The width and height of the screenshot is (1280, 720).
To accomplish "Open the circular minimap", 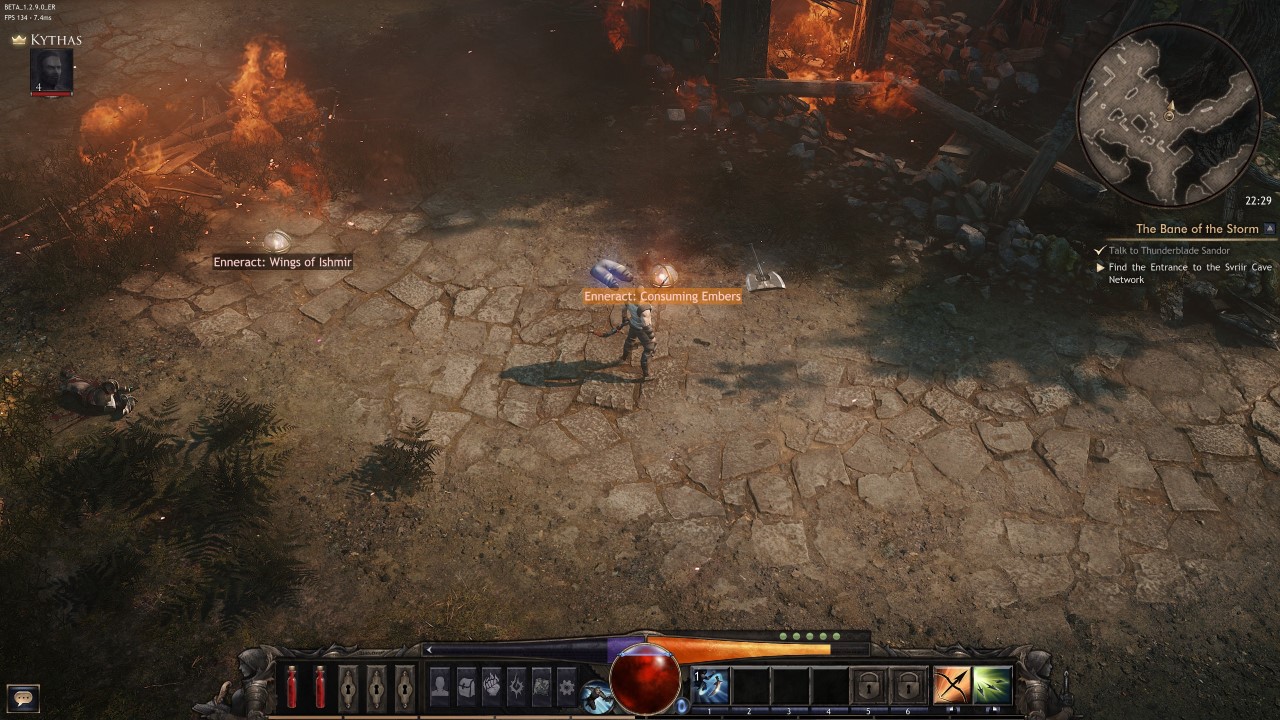I will click(1167, 115).
